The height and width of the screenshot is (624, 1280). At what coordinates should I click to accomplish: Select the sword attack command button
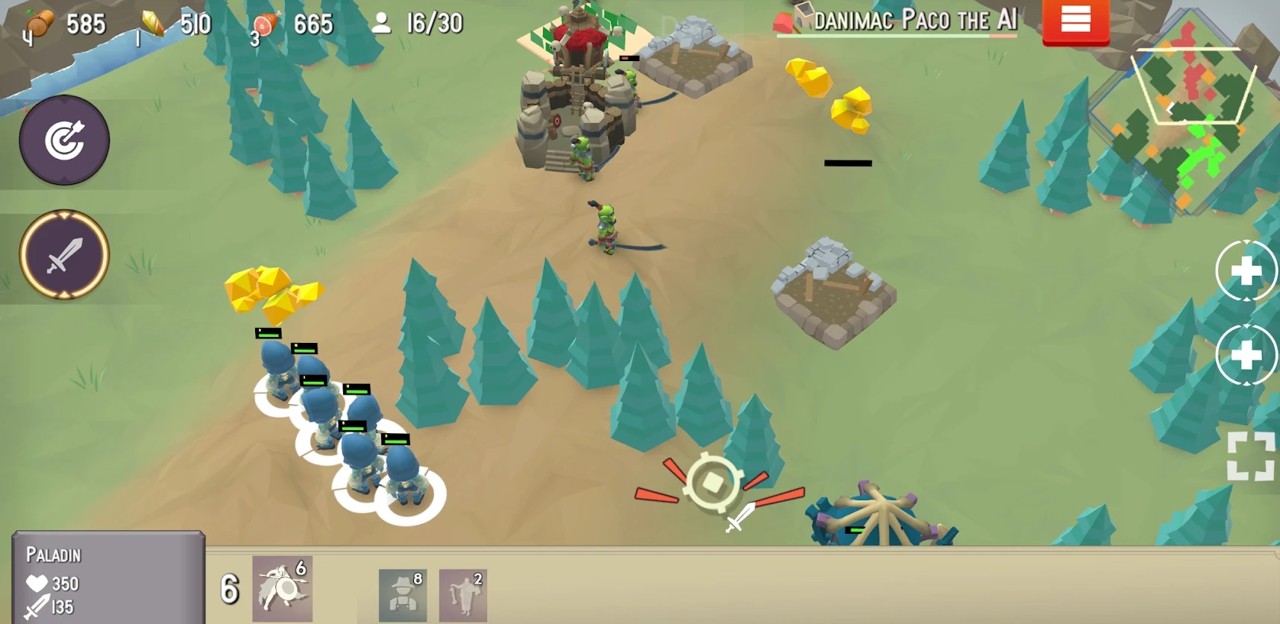coord(64,254)
